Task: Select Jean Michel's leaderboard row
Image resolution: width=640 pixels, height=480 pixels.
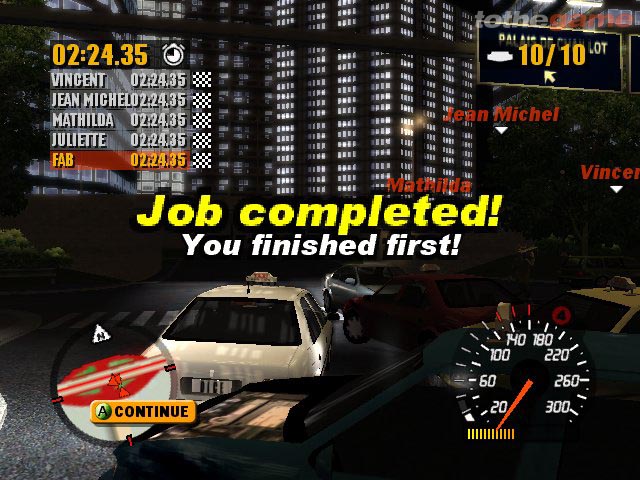Action: click(130, 100)
